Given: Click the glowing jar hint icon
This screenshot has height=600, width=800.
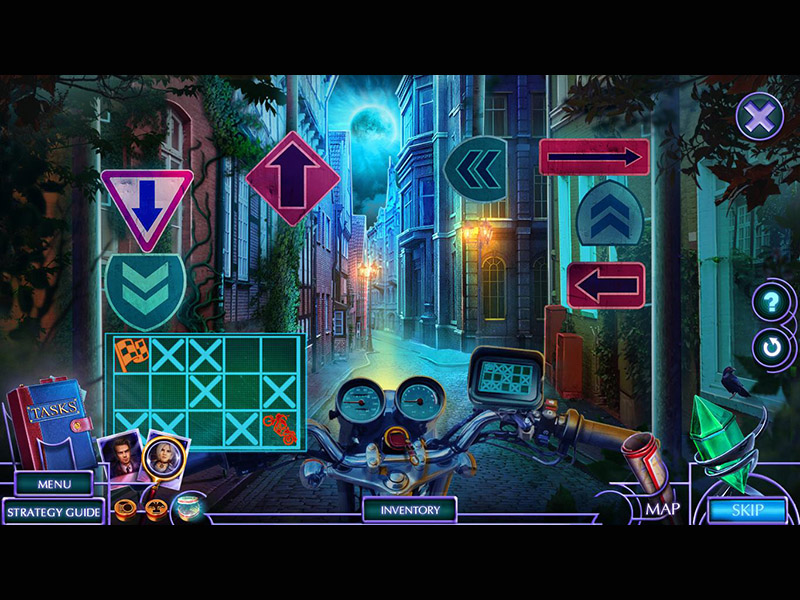Looking at the screenshot, I should click(187, 511).
